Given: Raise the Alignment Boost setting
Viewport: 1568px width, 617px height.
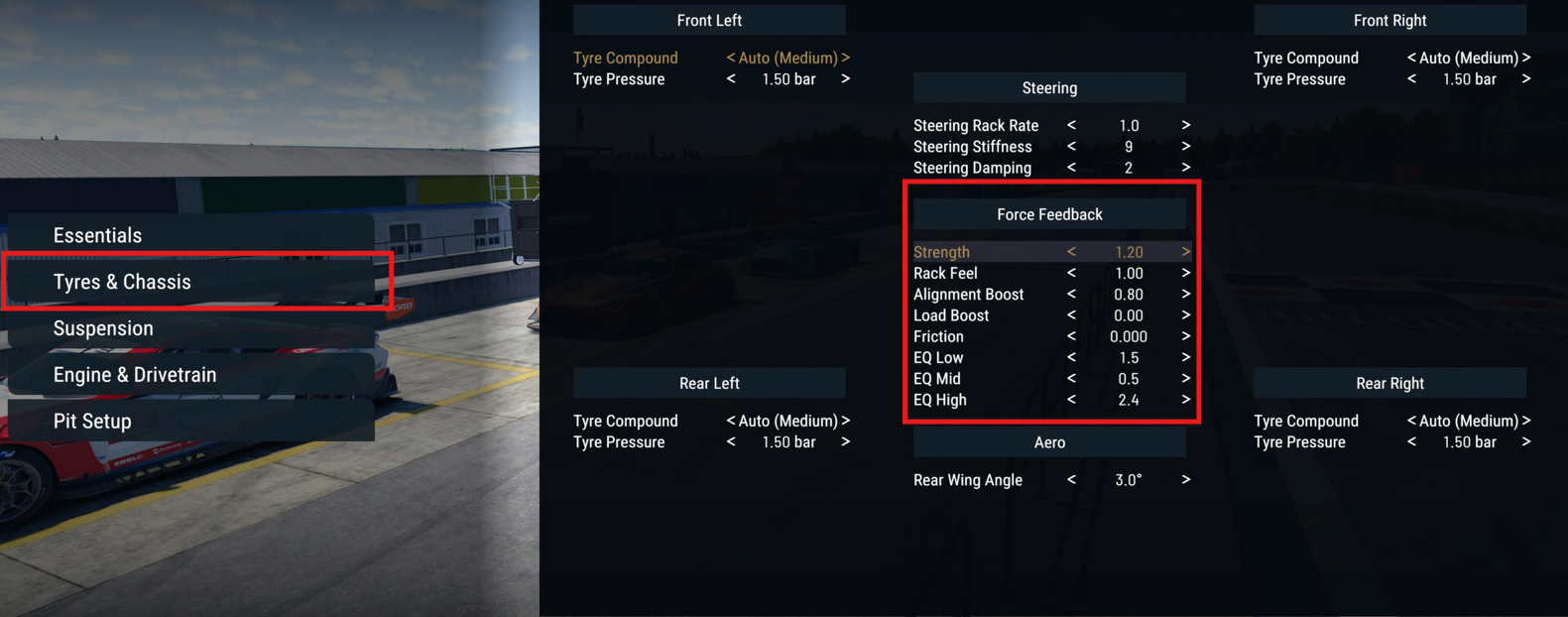Looking at the screenshot, I should (1185, 295).
